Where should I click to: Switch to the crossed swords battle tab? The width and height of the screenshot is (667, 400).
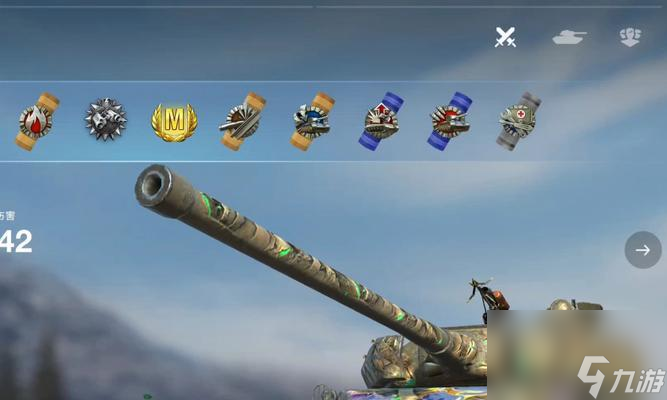pos(506,38)
